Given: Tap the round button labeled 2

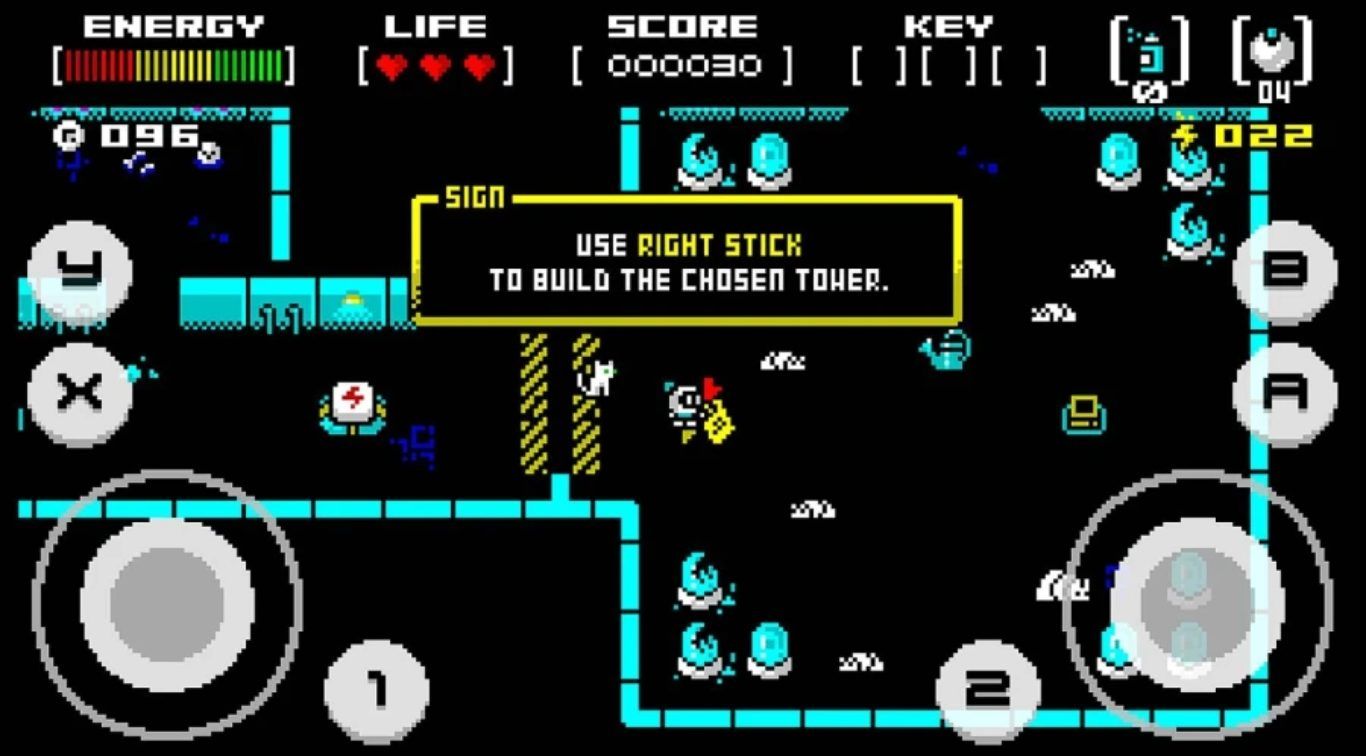Looking at the screenshot, I should (987, 691).
